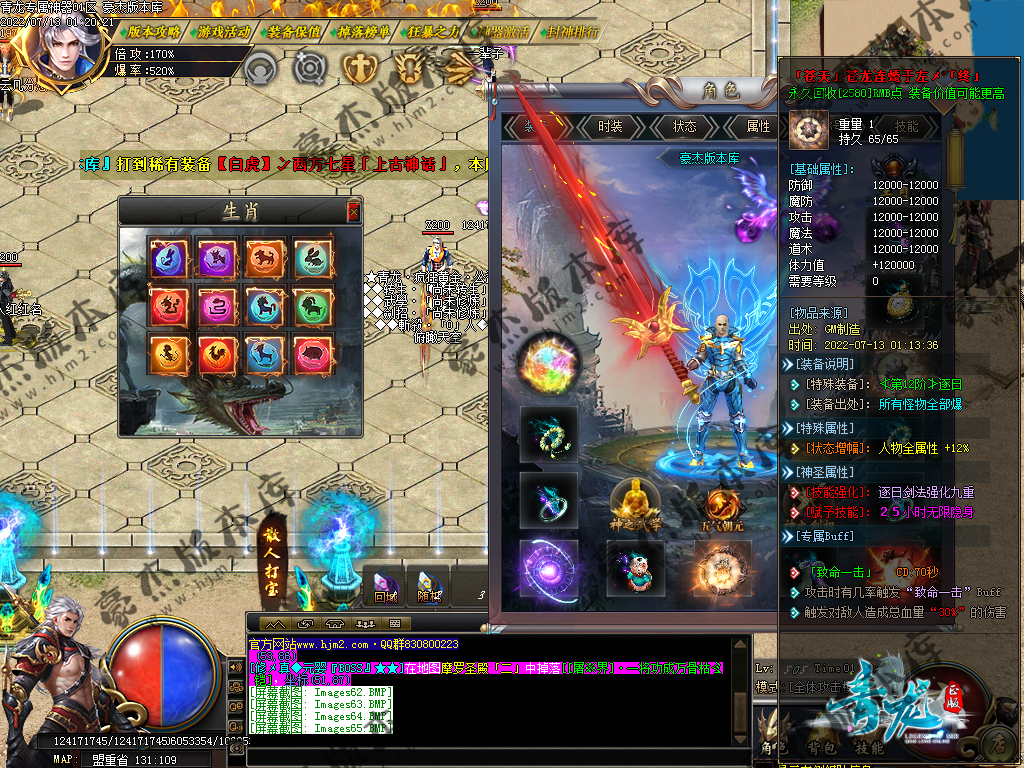Select the pig zodiac icon

pyautogui.click(x=311, y=353)
